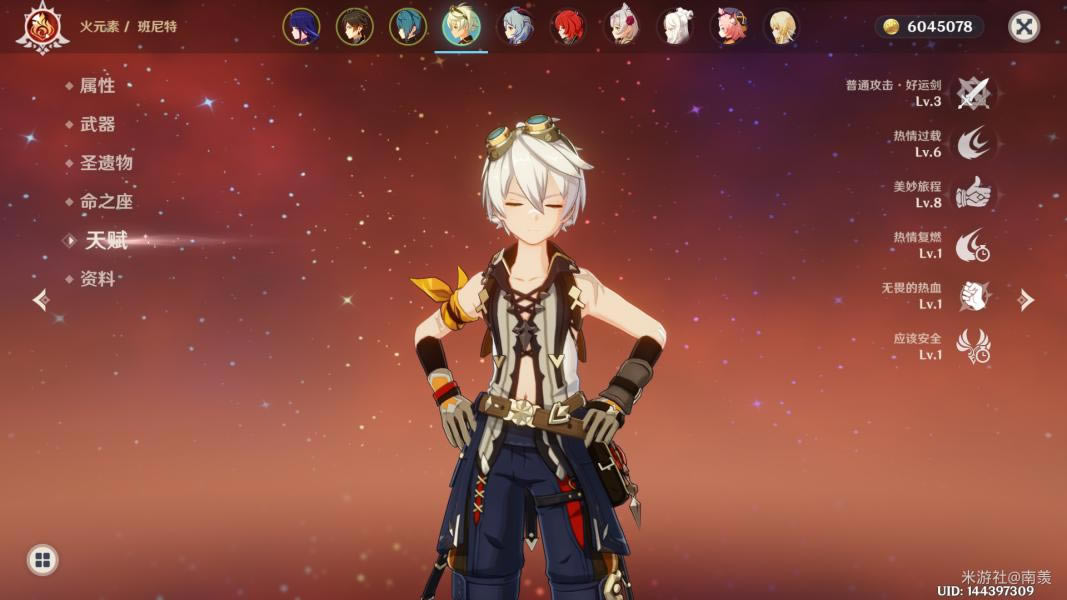This screenshot has width=1067, height=600.
Task: Advance to the next character with right arrow
Action: click(1026, 299)
